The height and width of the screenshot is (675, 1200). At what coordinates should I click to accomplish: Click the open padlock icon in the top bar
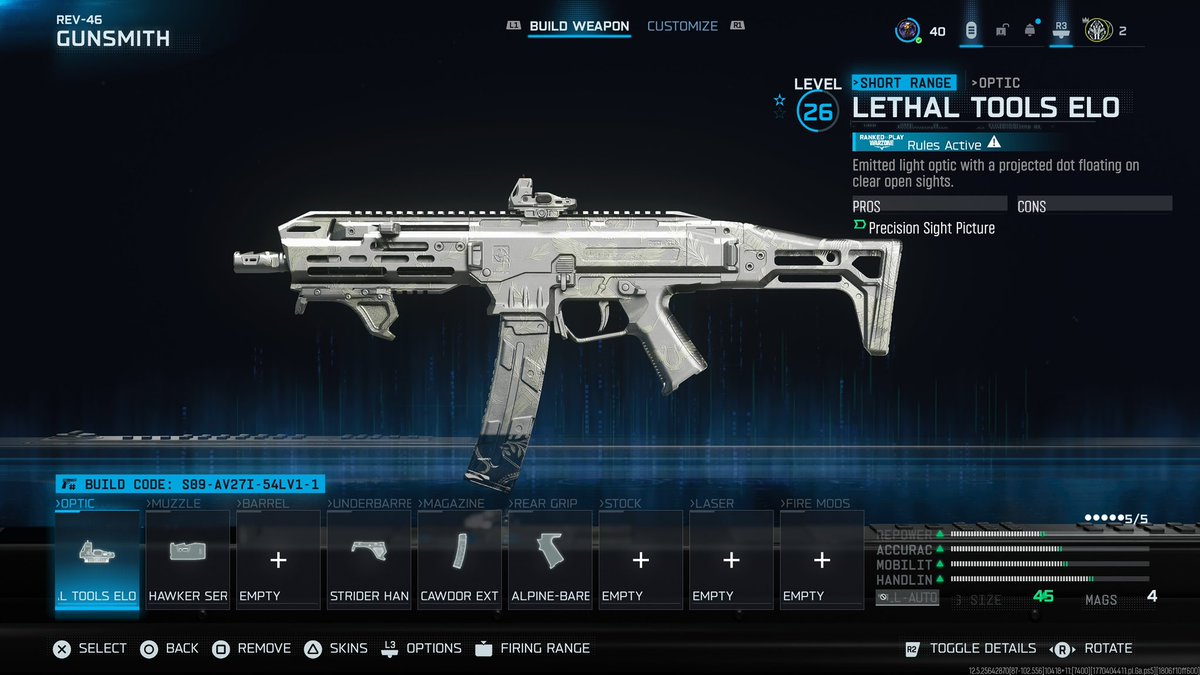1001,31
